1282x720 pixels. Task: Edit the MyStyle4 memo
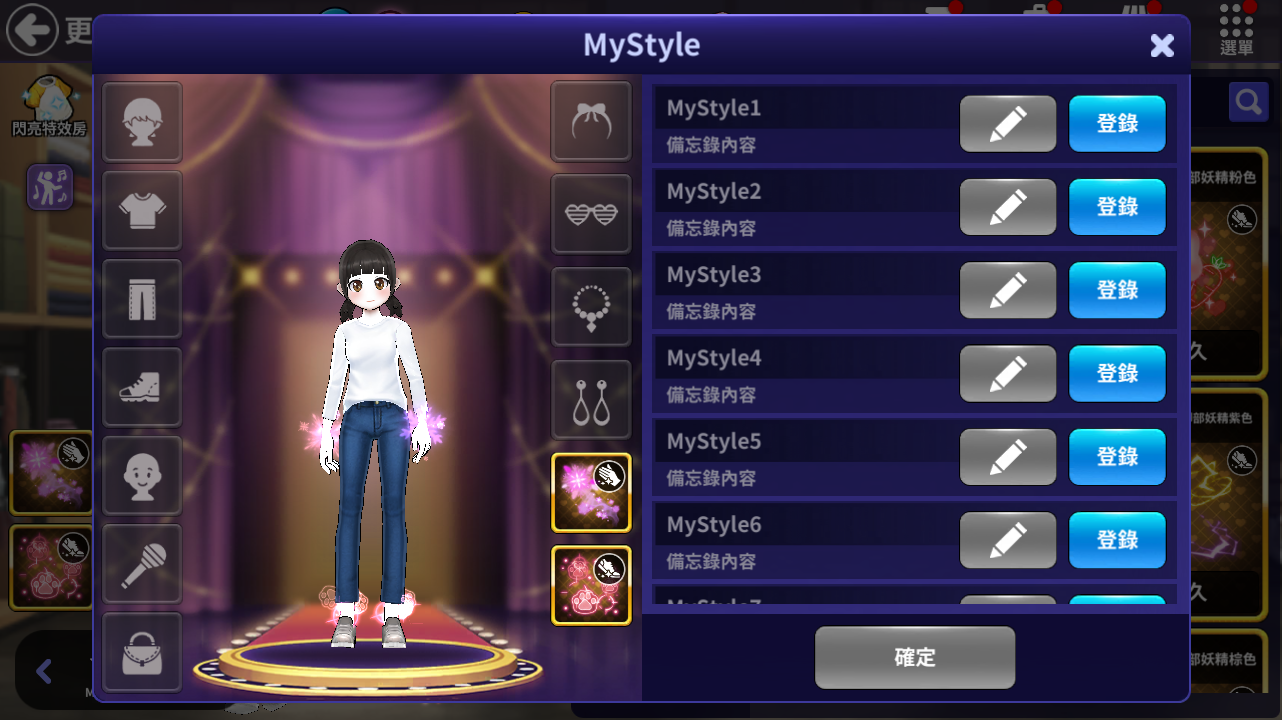[1007, 373]
